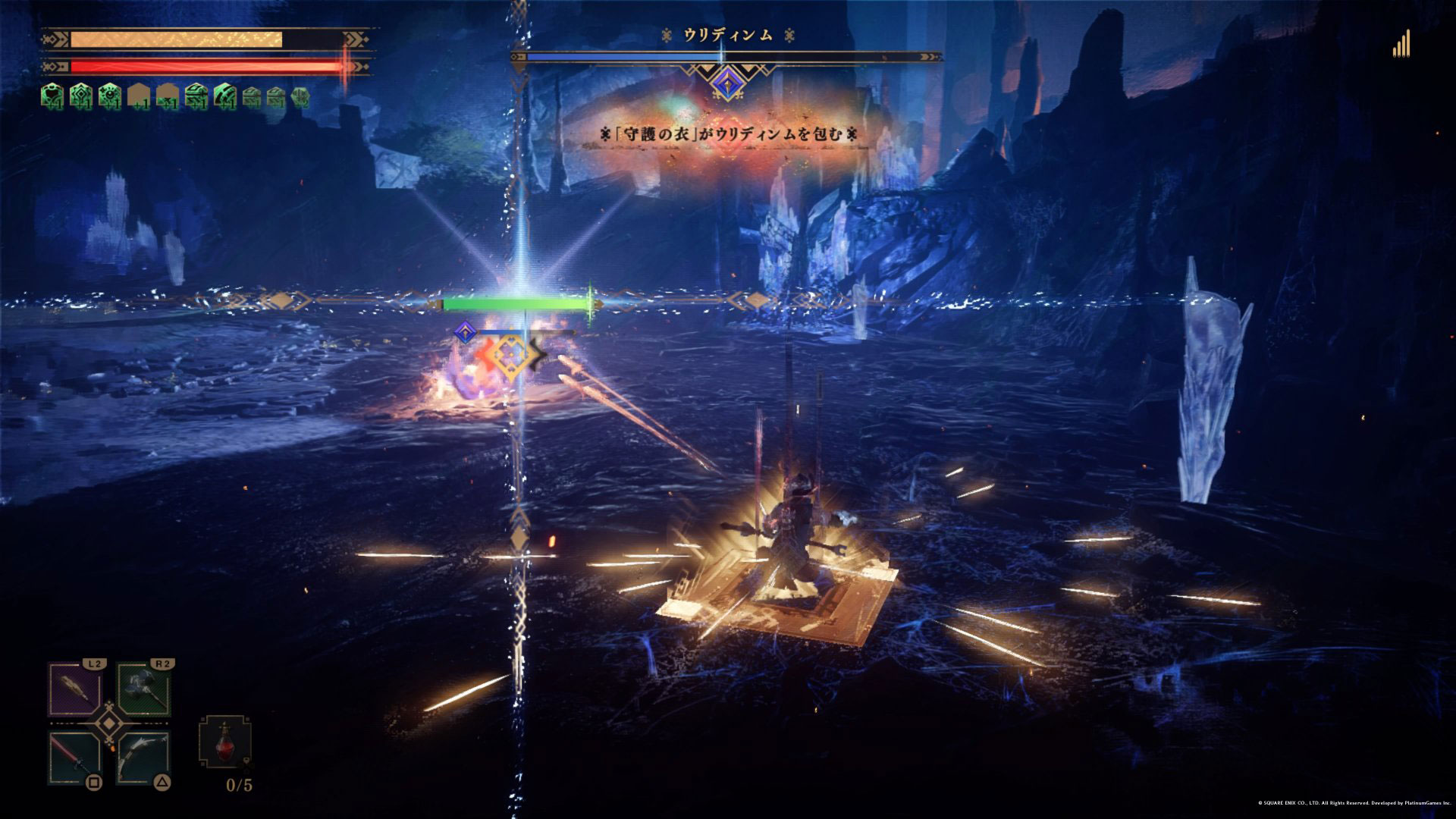This screenshot has width=1456, height=819.
Task: Click the signal strength bars icon
Action: pyautogui.click(x=1401, y=43)
